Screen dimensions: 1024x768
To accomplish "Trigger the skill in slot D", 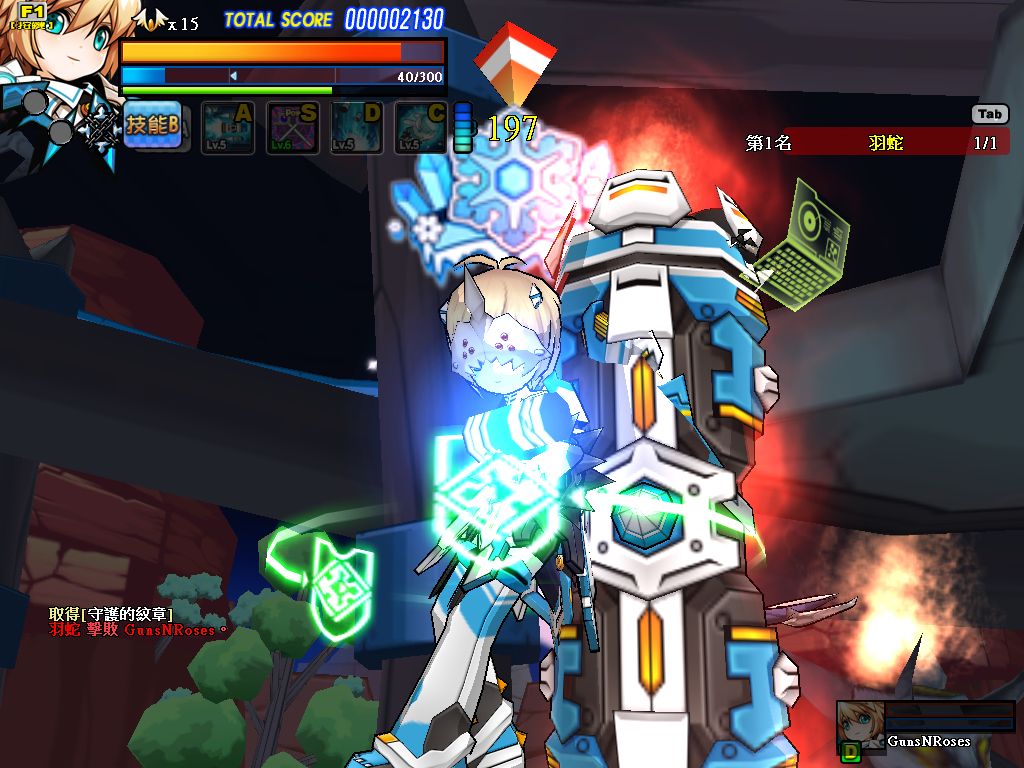I will (x=357, y=127).
